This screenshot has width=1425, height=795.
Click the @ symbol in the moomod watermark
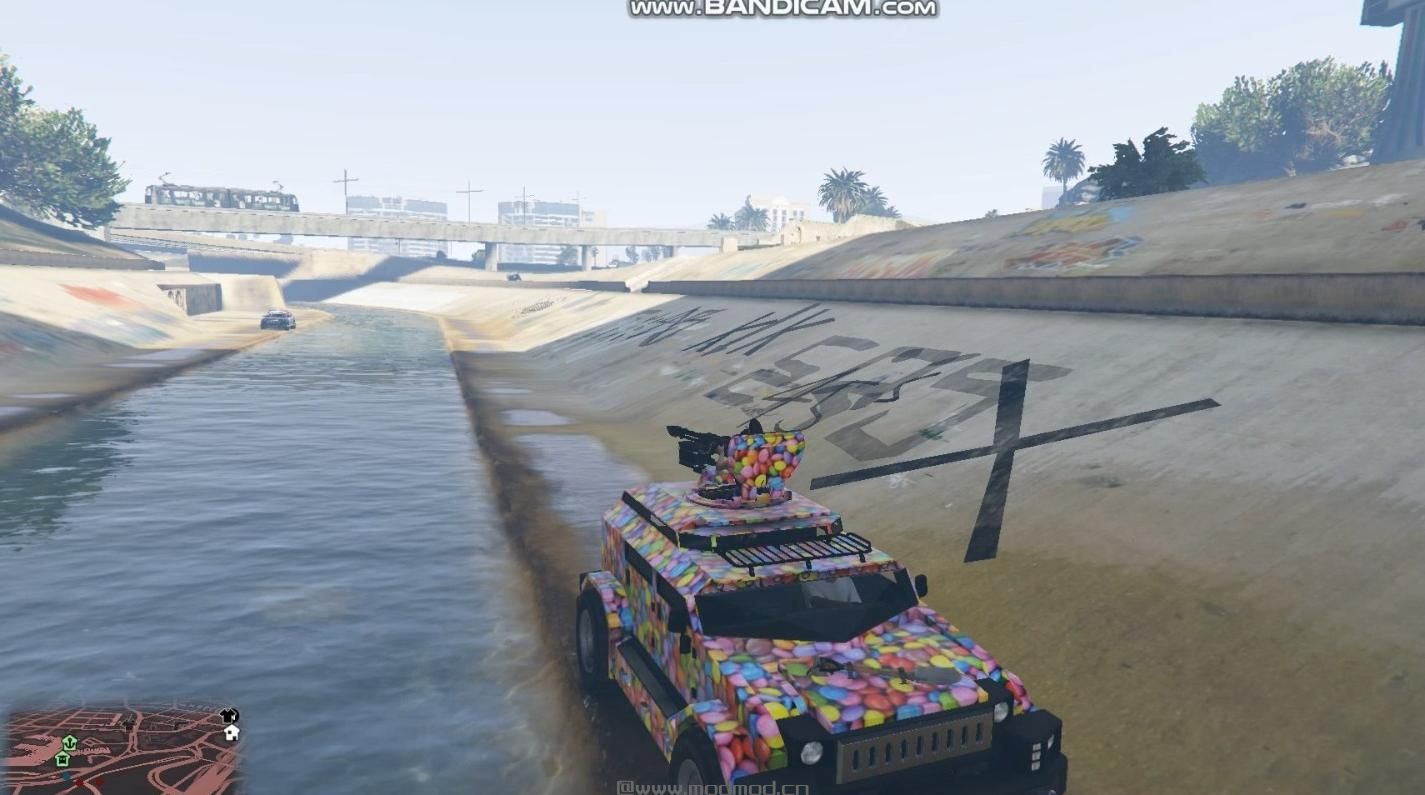624,788
